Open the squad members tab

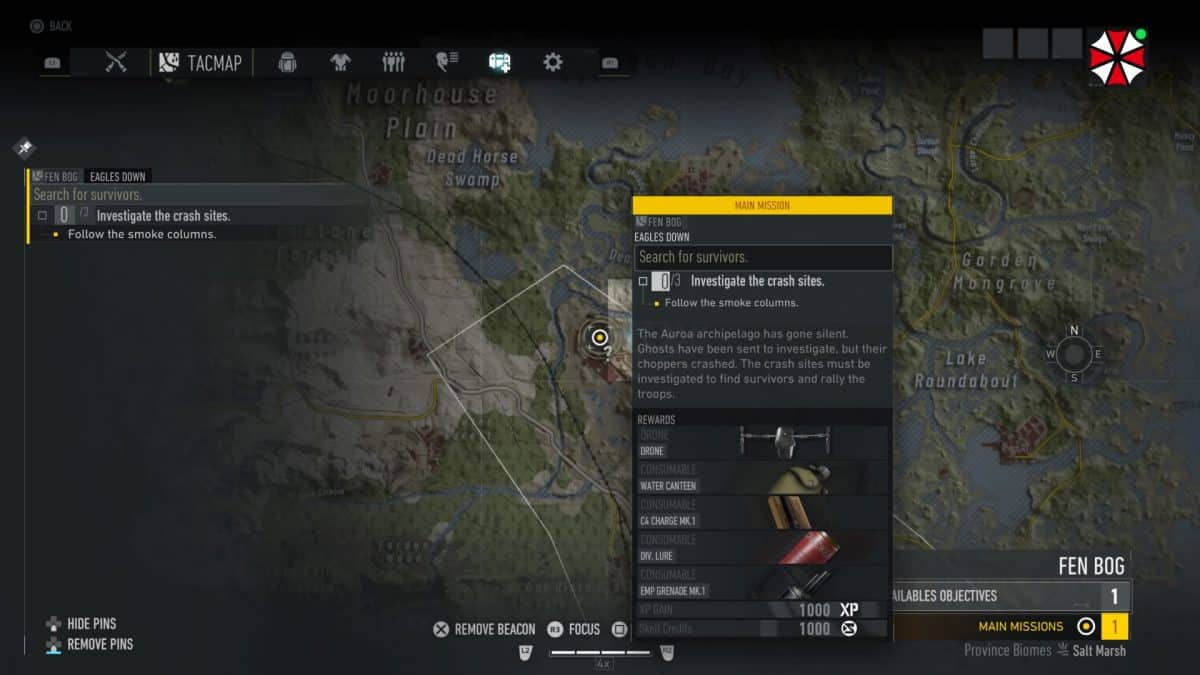pyautogui.click(x=393, y=63)
